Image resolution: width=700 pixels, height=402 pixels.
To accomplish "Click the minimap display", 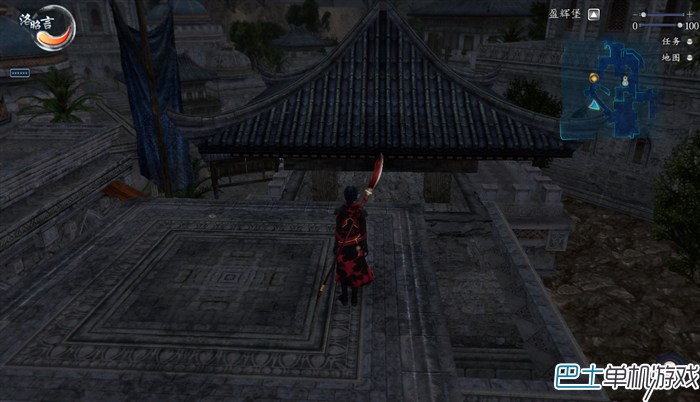I will point(615,93).
